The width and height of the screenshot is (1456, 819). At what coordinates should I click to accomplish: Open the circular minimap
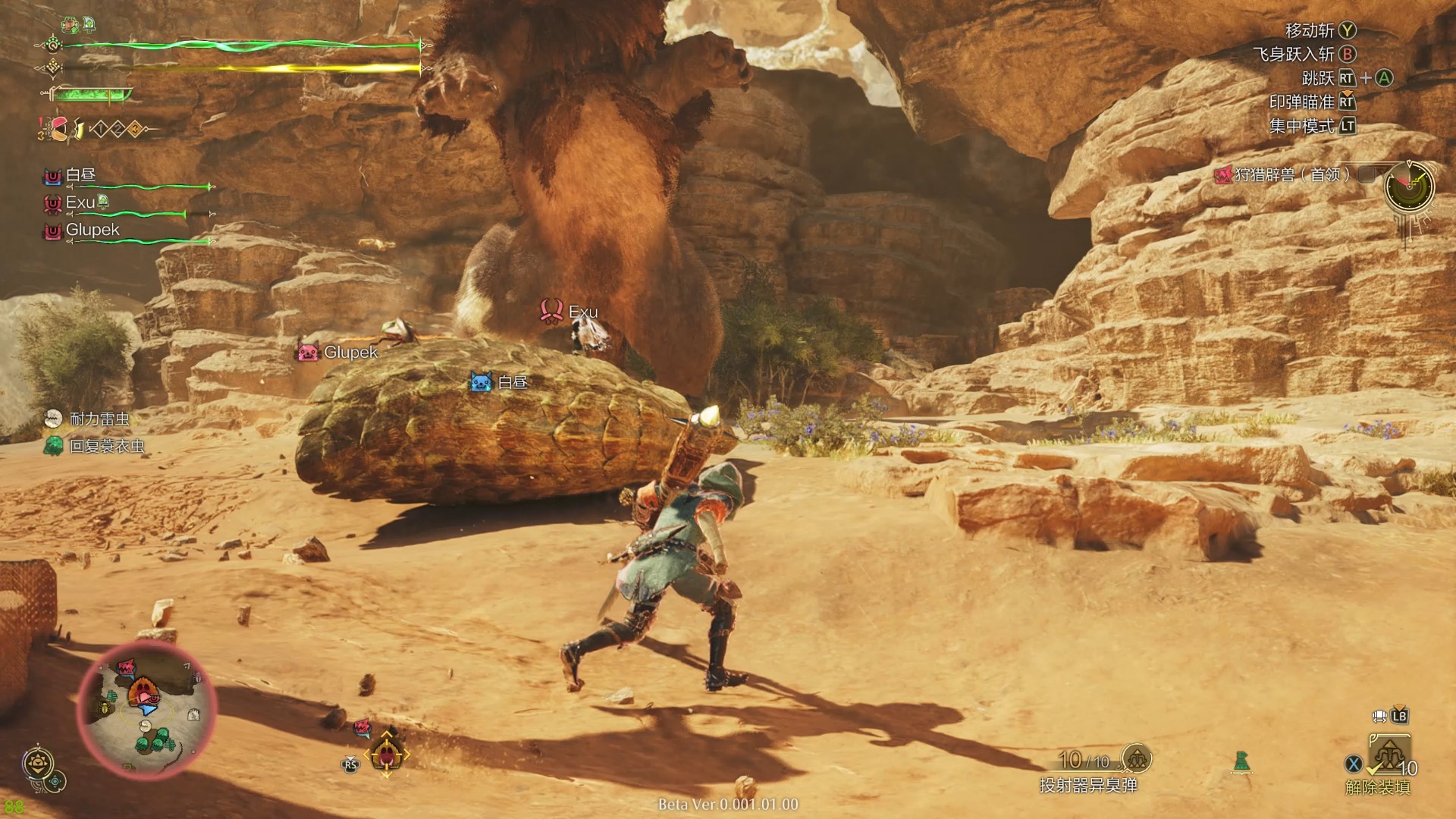146,710
